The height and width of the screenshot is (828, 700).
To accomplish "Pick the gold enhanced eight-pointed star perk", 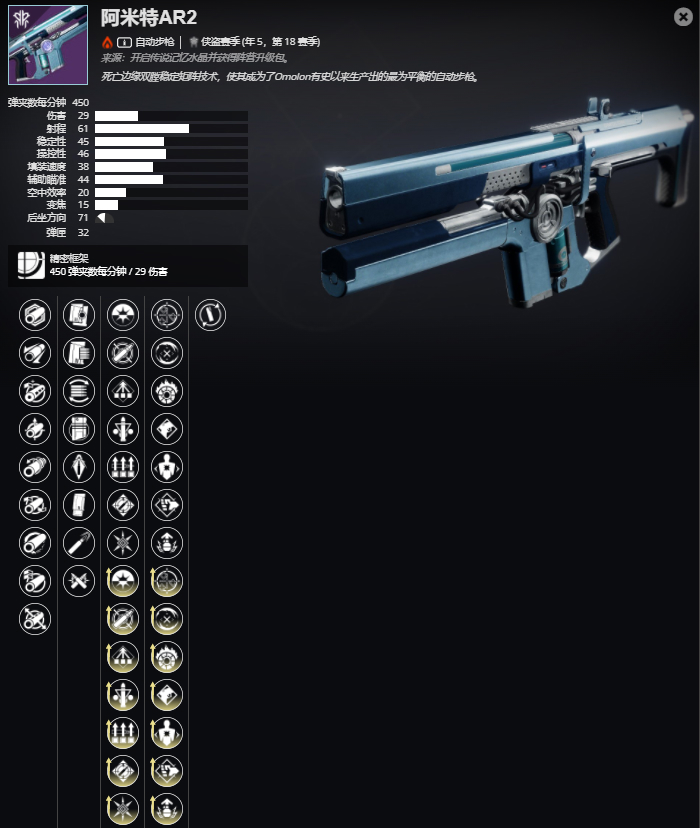I will tap(122, 810).
